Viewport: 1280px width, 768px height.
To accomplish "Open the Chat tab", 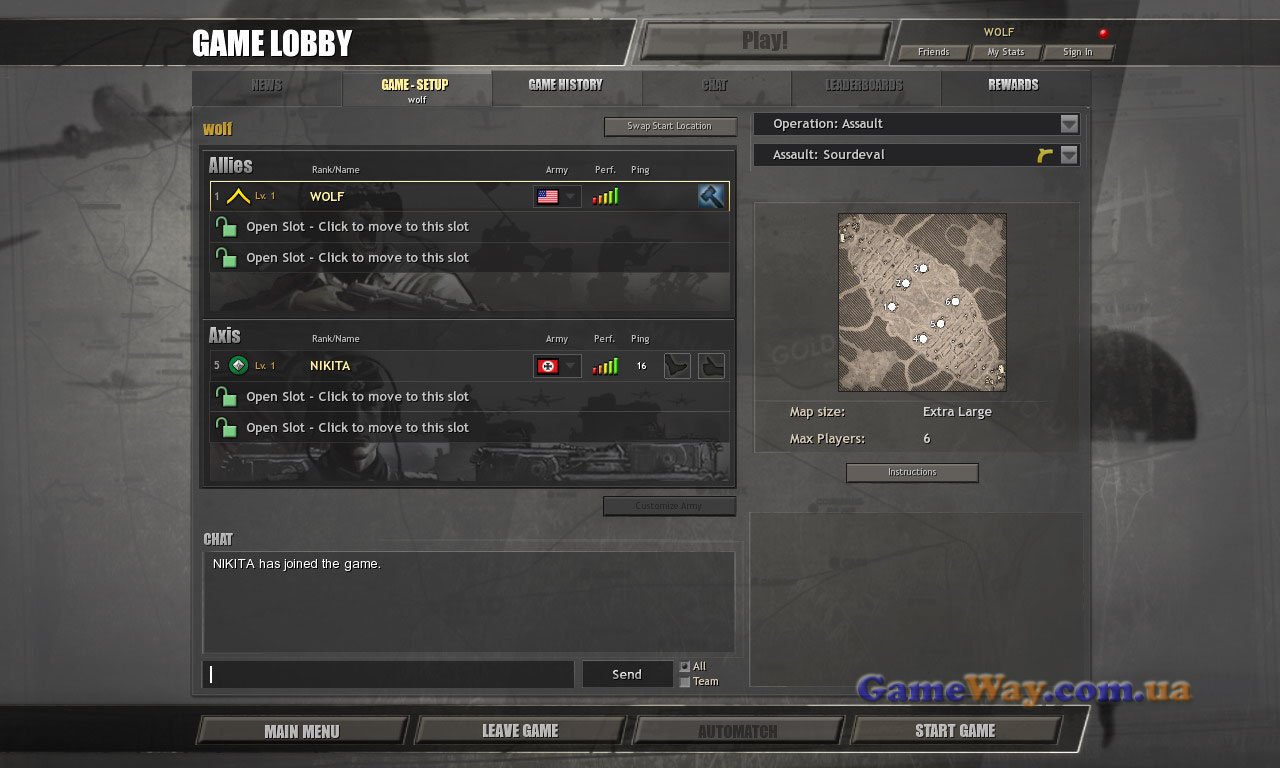I will pyautogui.click(x=715, y=86).
